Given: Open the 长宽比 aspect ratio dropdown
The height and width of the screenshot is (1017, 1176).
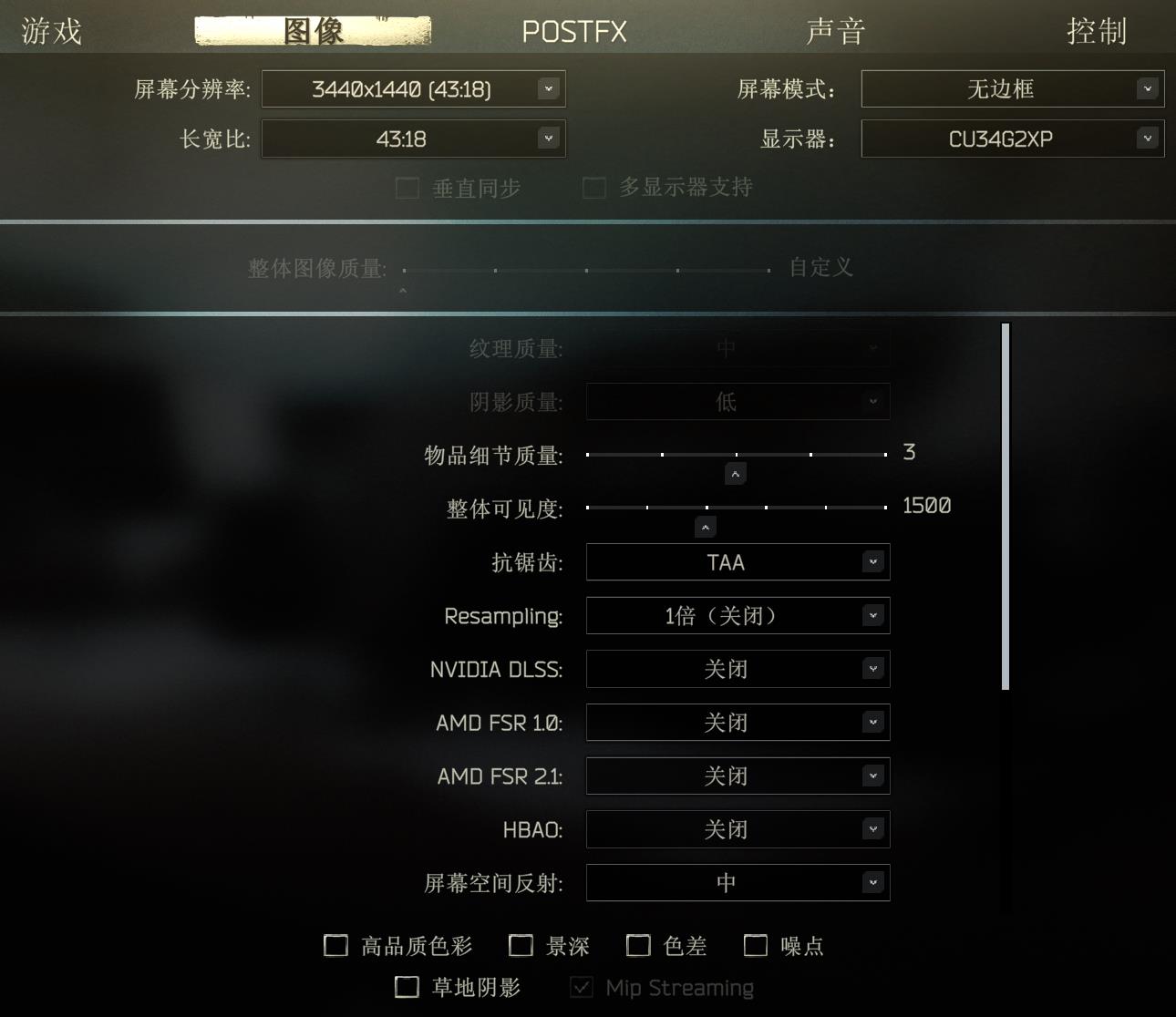Looking at the screenshot, I should click(413, 139).
